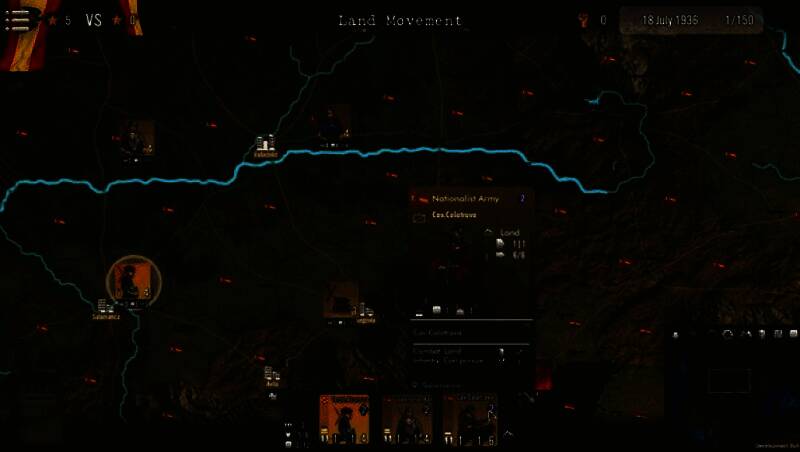Select the circled army at Salamanca
800x452 pixels.
point(128,280)
